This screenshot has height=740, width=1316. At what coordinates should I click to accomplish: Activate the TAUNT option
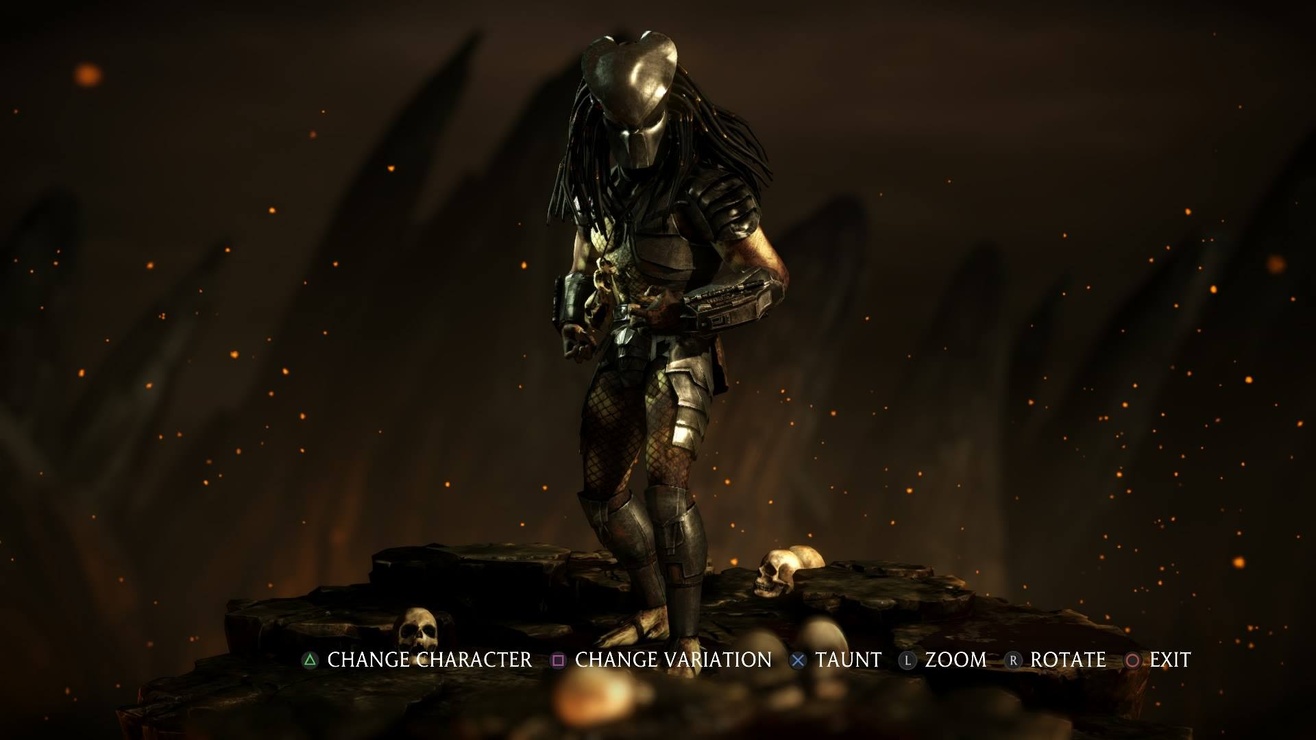pyautogui.click(x=851, y=660)
